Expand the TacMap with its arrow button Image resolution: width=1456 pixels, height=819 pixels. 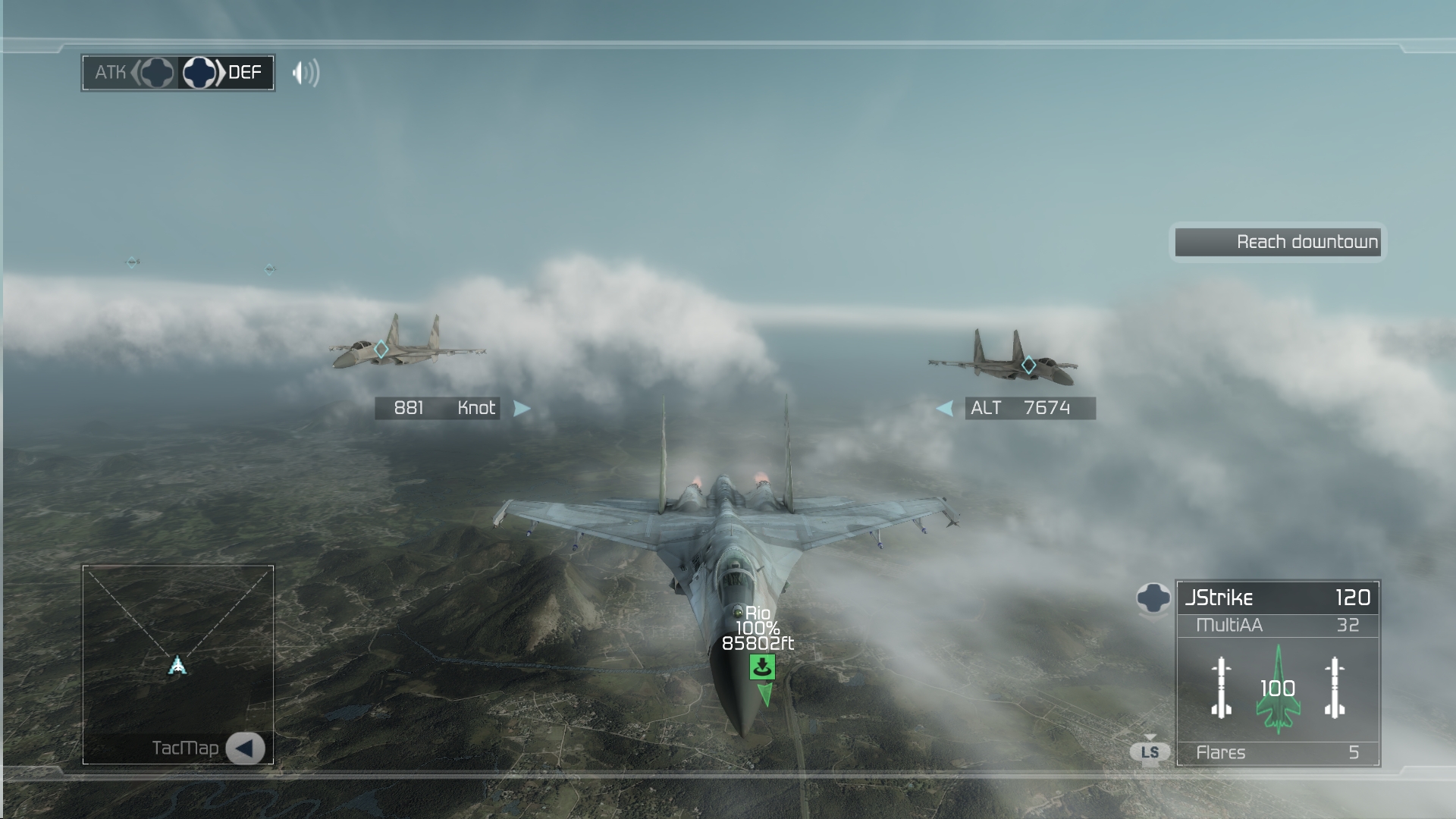(x=245, y=747)
